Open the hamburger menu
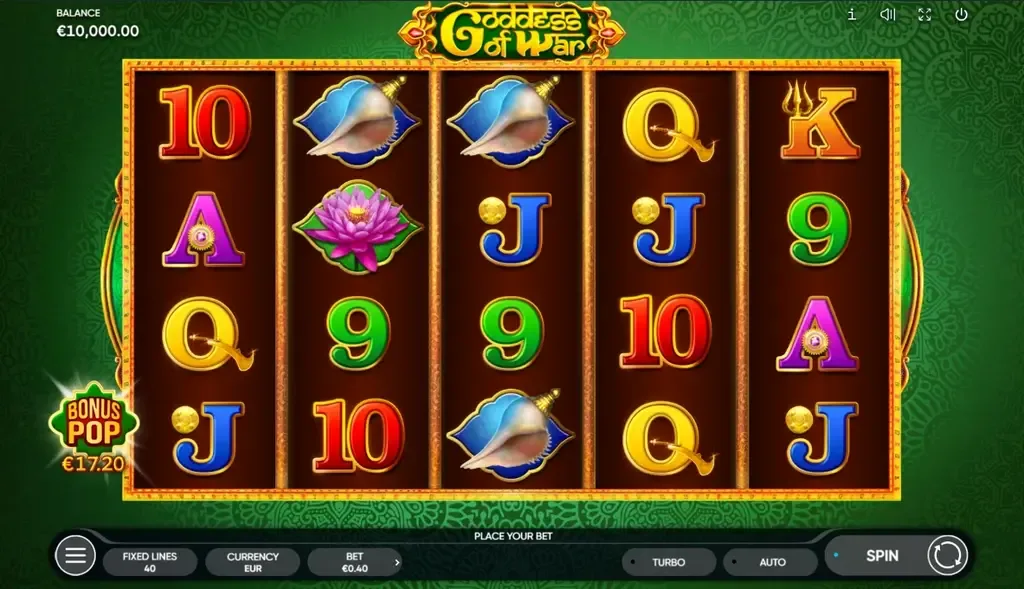Viewport: 1024px width, 589px height. 75,555
